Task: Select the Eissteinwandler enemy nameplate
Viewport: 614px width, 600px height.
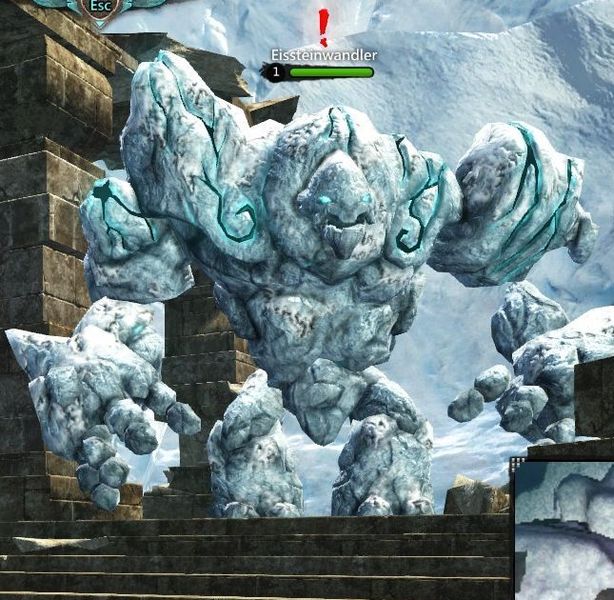Action: [x=324, y=56]
